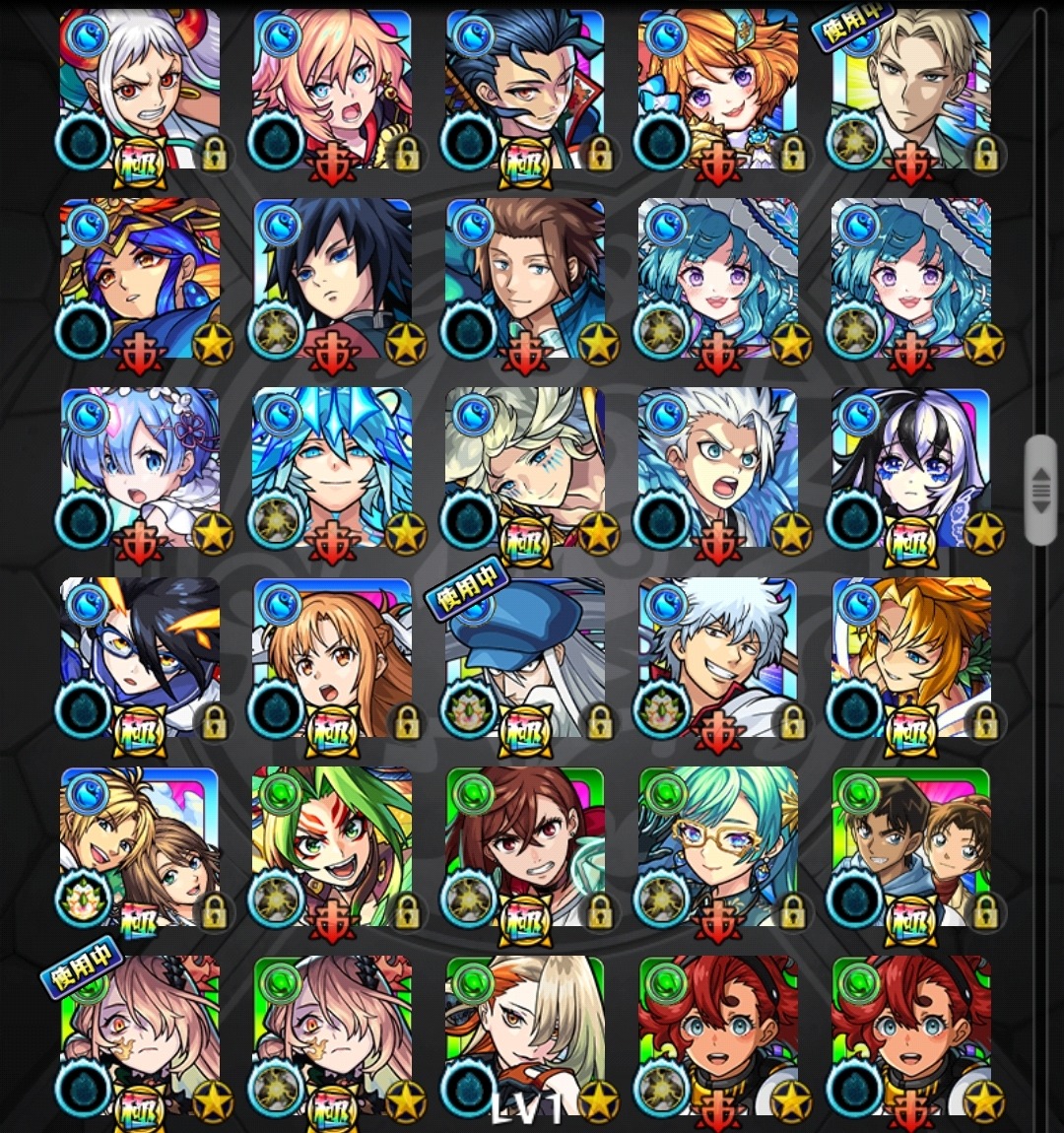Select the blue-haired character with gold headdress

[x=140, y=278]
